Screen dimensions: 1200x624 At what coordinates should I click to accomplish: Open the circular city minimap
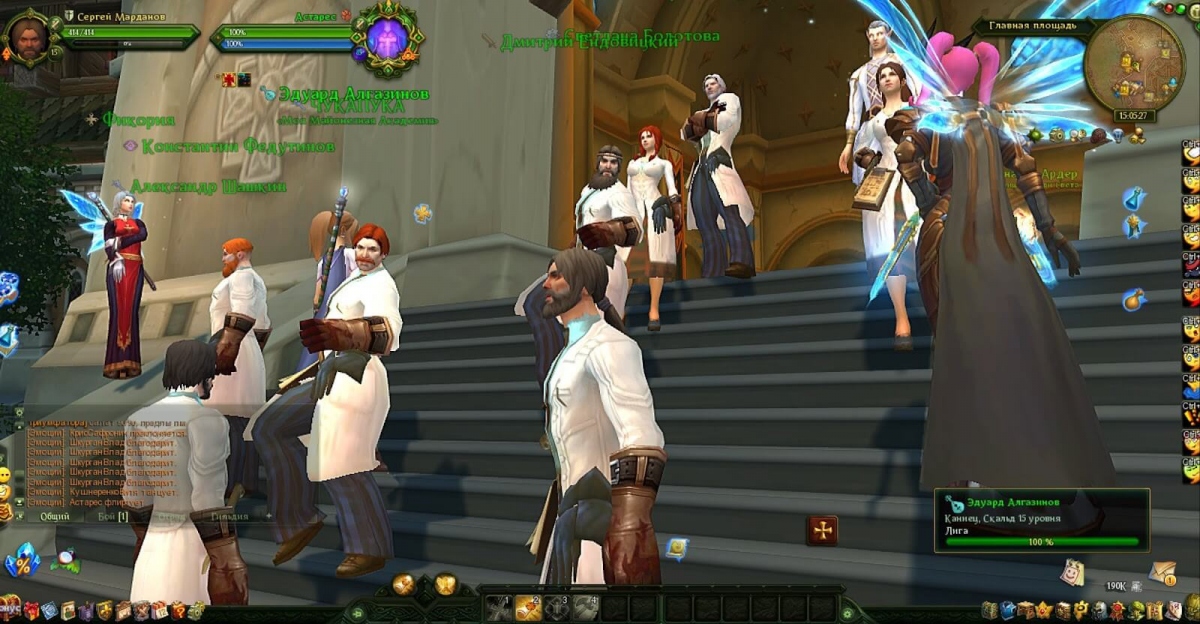[1133, 64]
